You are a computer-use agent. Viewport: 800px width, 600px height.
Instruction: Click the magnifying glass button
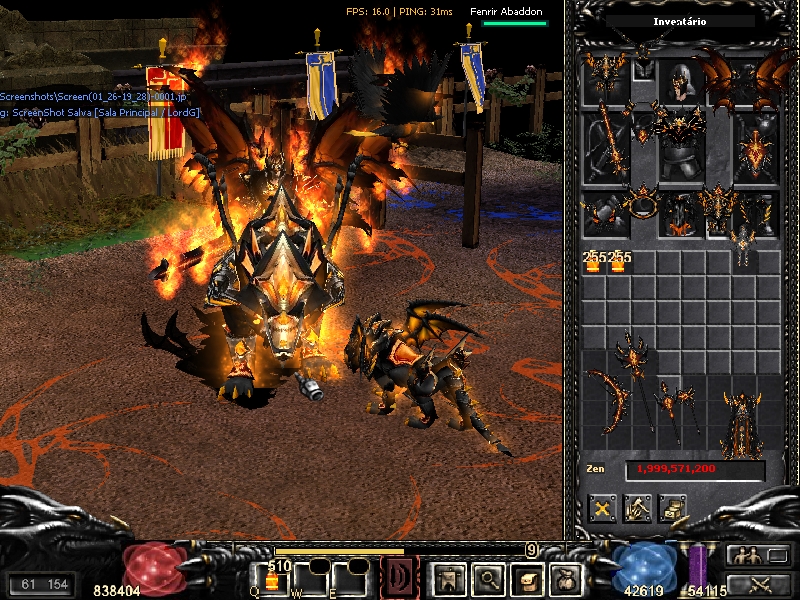coord(488,577)
